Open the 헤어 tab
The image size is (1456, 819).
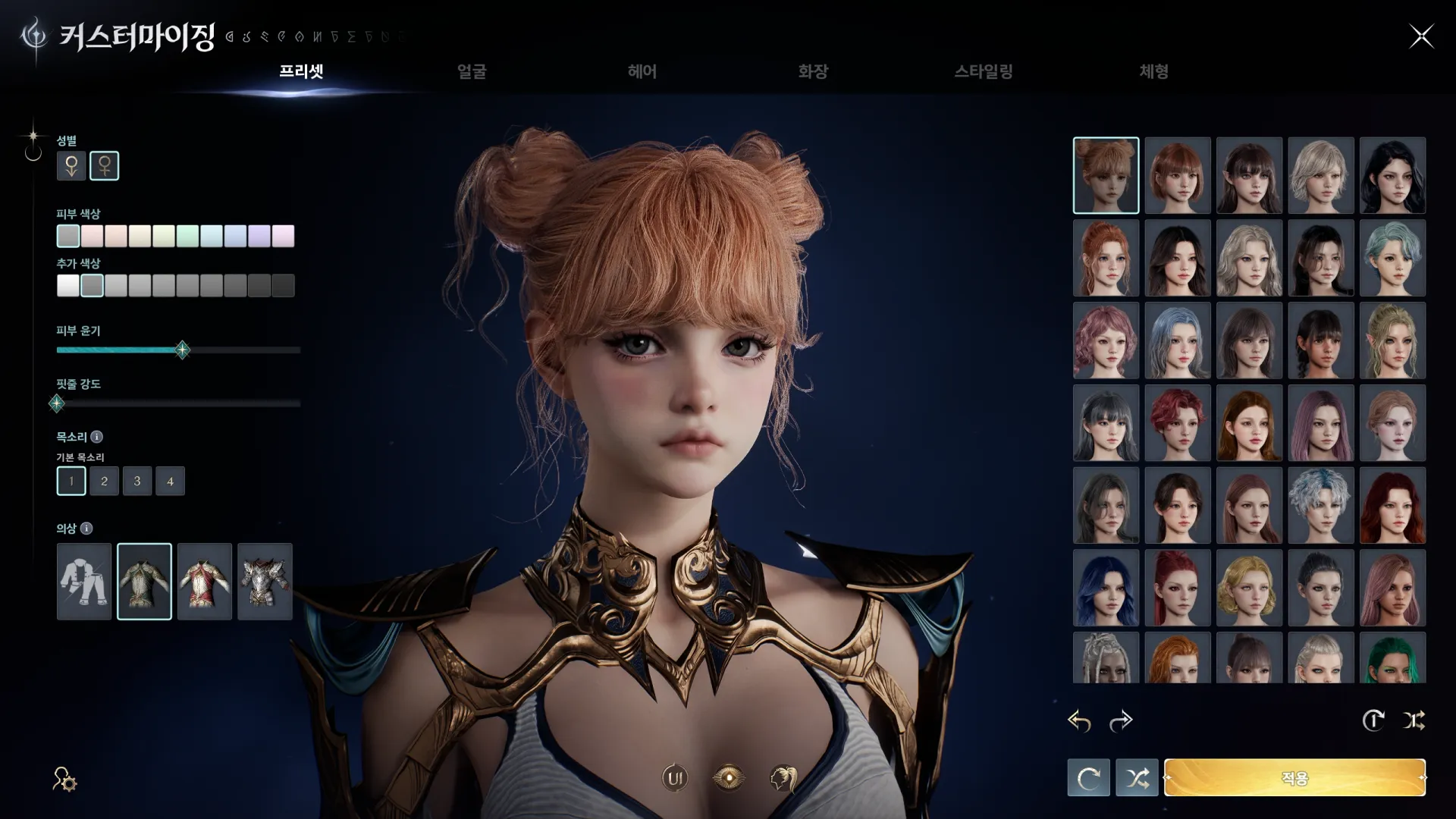point(642,71)
